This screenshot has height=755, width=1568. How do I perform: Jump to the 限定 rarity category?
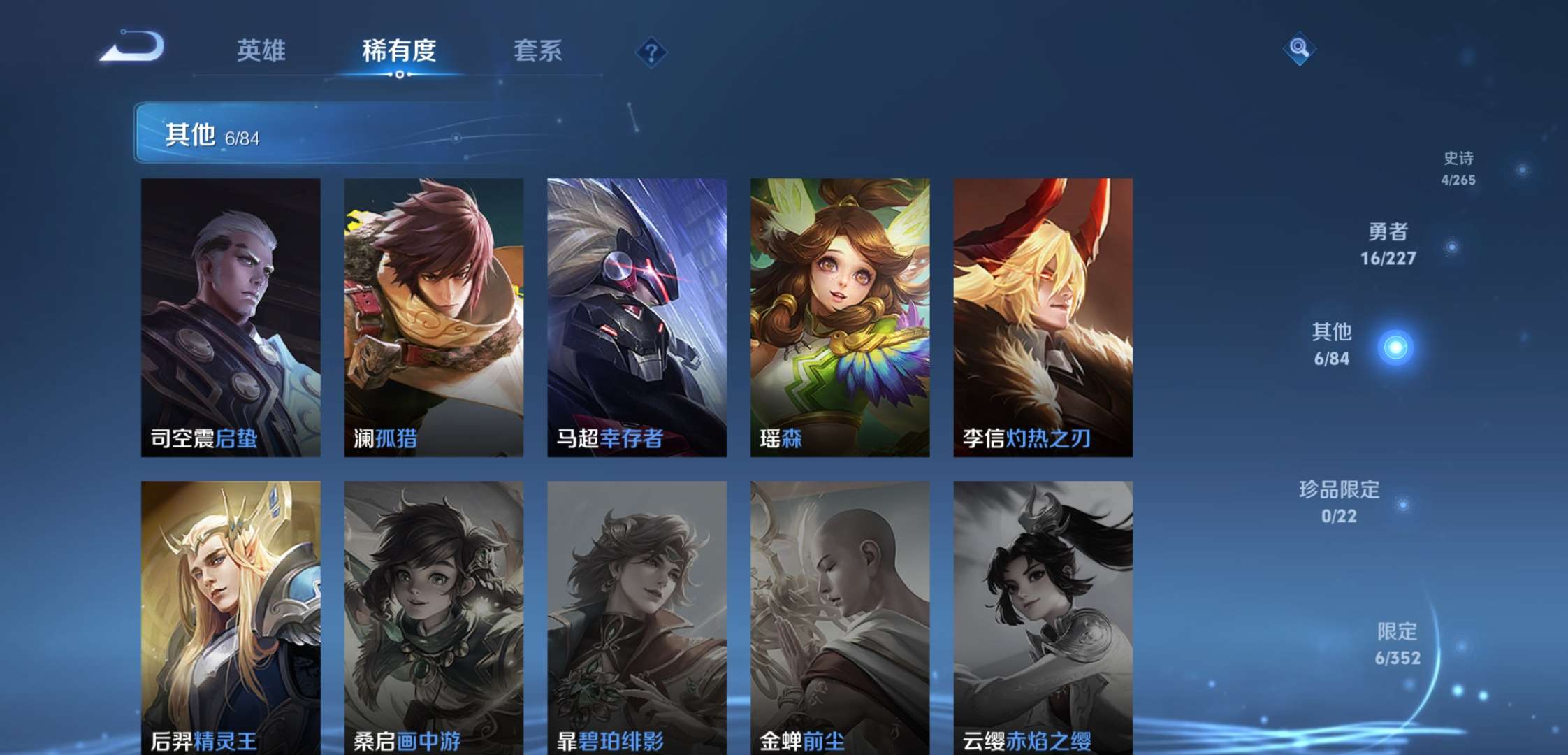(x=1398, y=643)
